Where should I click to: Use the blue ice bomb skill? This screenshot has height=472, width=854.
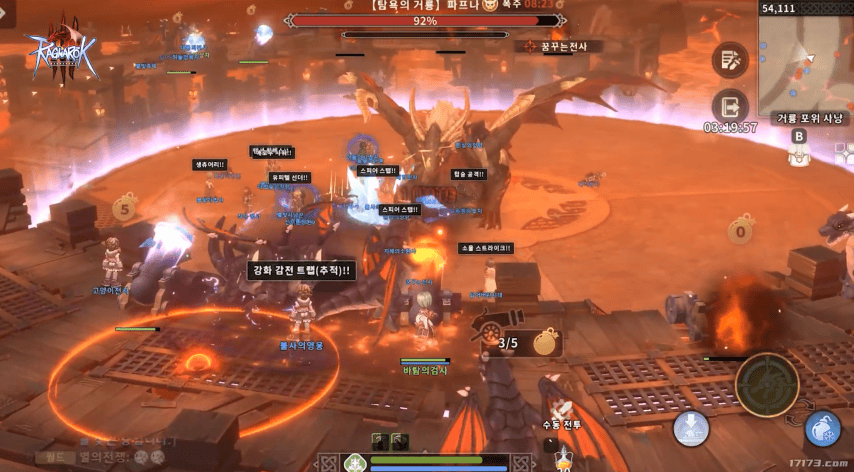coord(822,429)
